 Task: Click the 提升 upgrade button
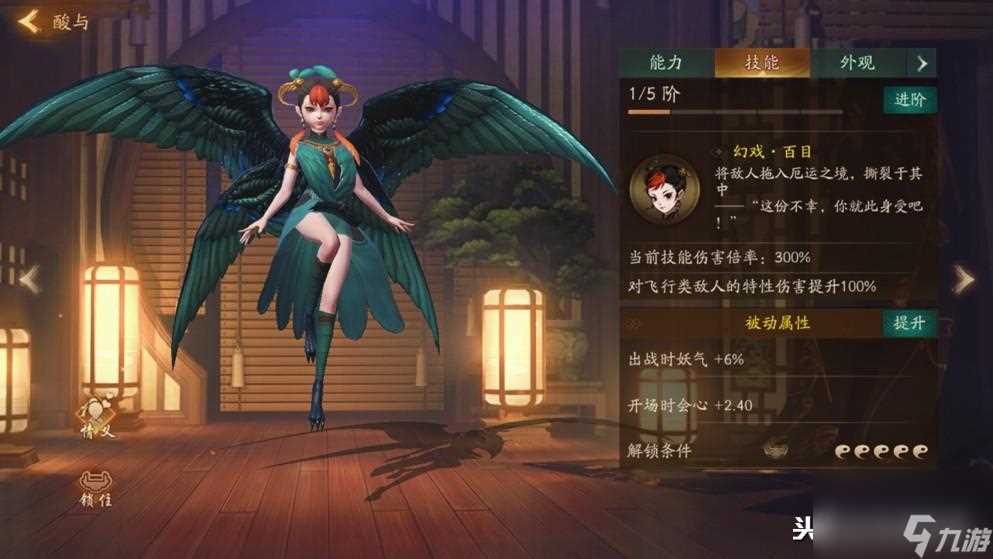[x=909, y=323]
